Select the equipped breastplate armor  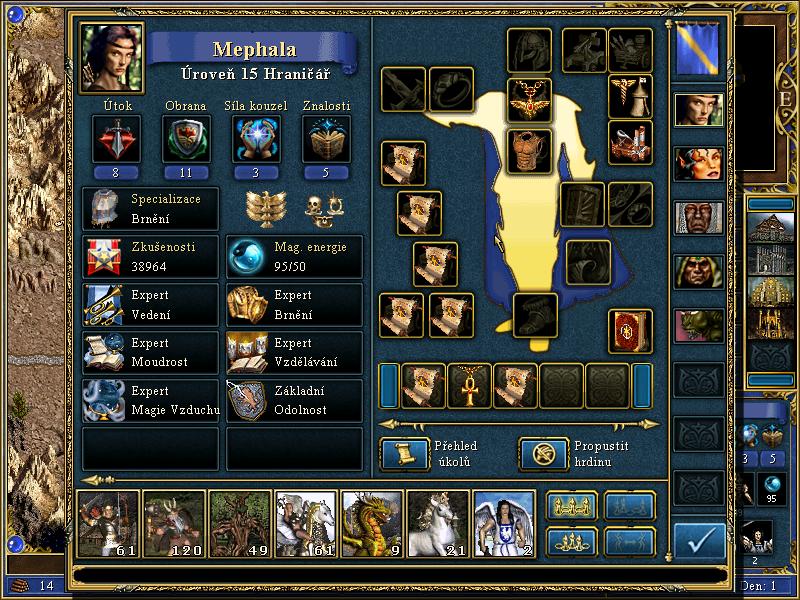tap(529, 150)
